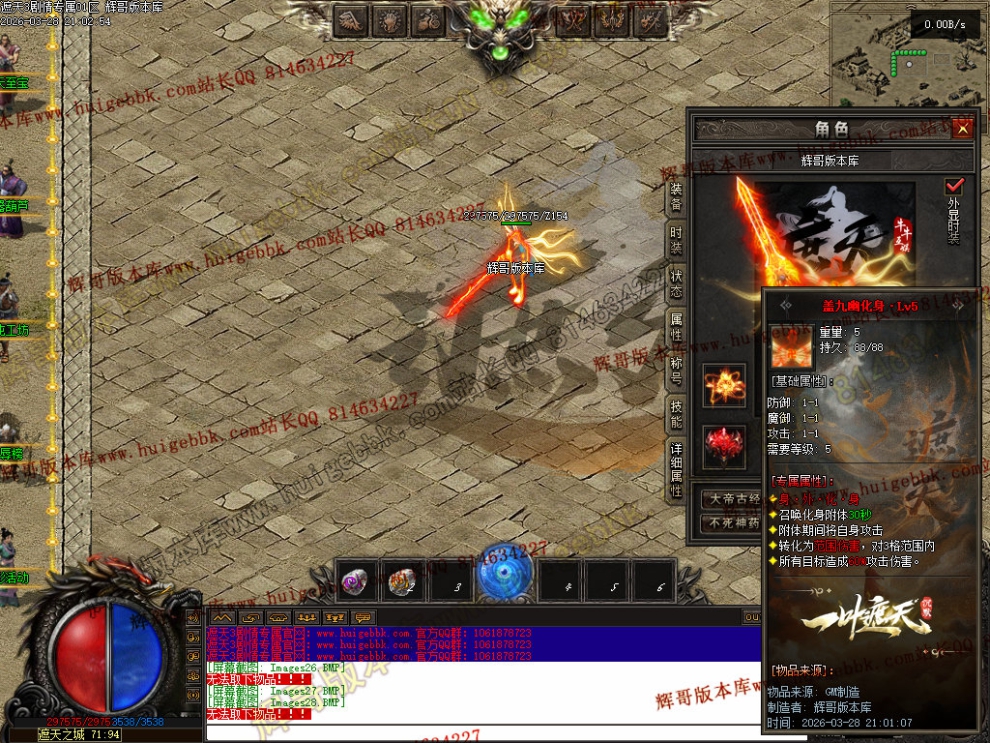Click the 不死神药 button
The height and width of the screenshot is (743, 990).
(734, 522)
